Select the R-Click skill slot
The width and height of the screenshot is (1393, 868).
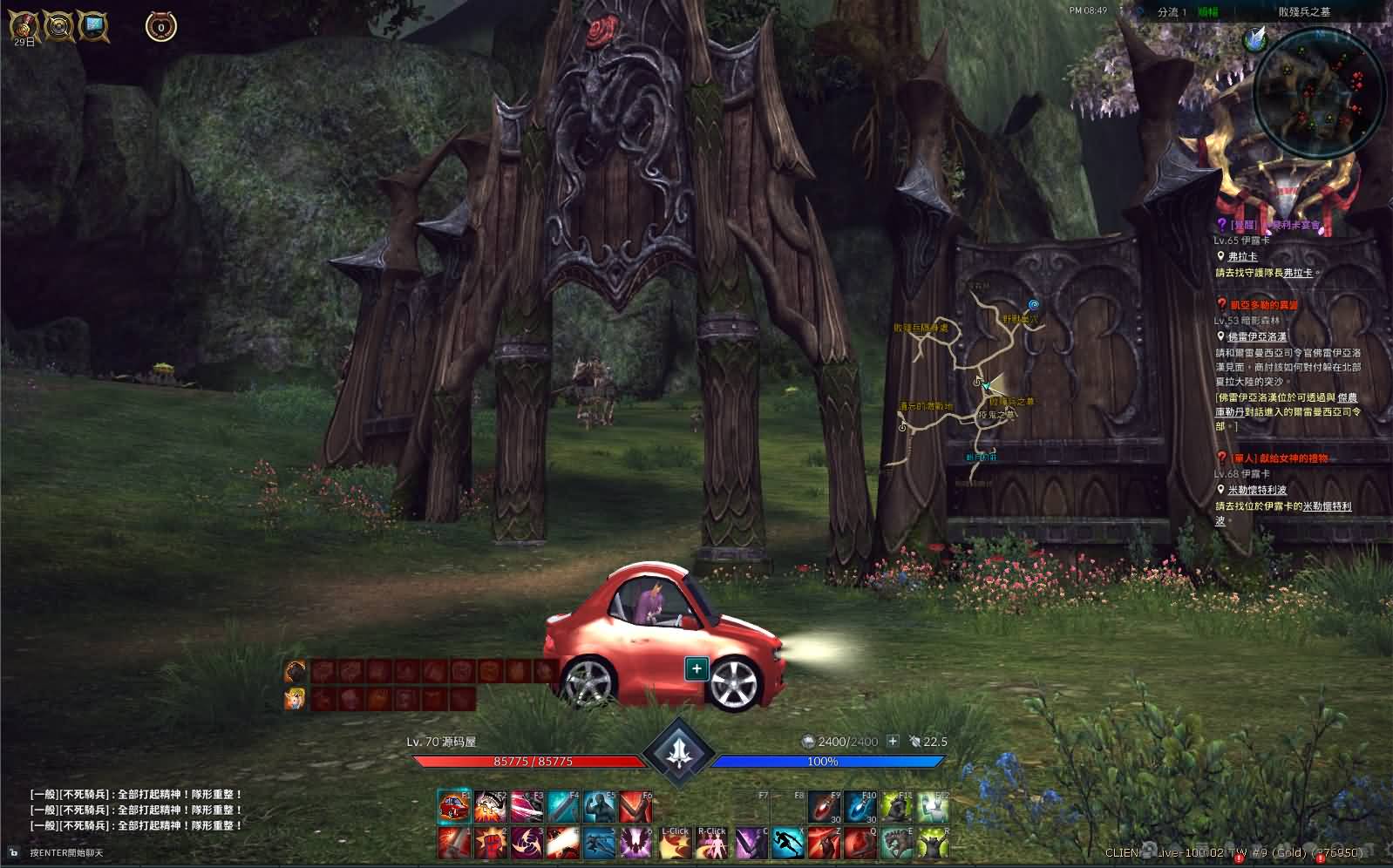click(711, 843)
